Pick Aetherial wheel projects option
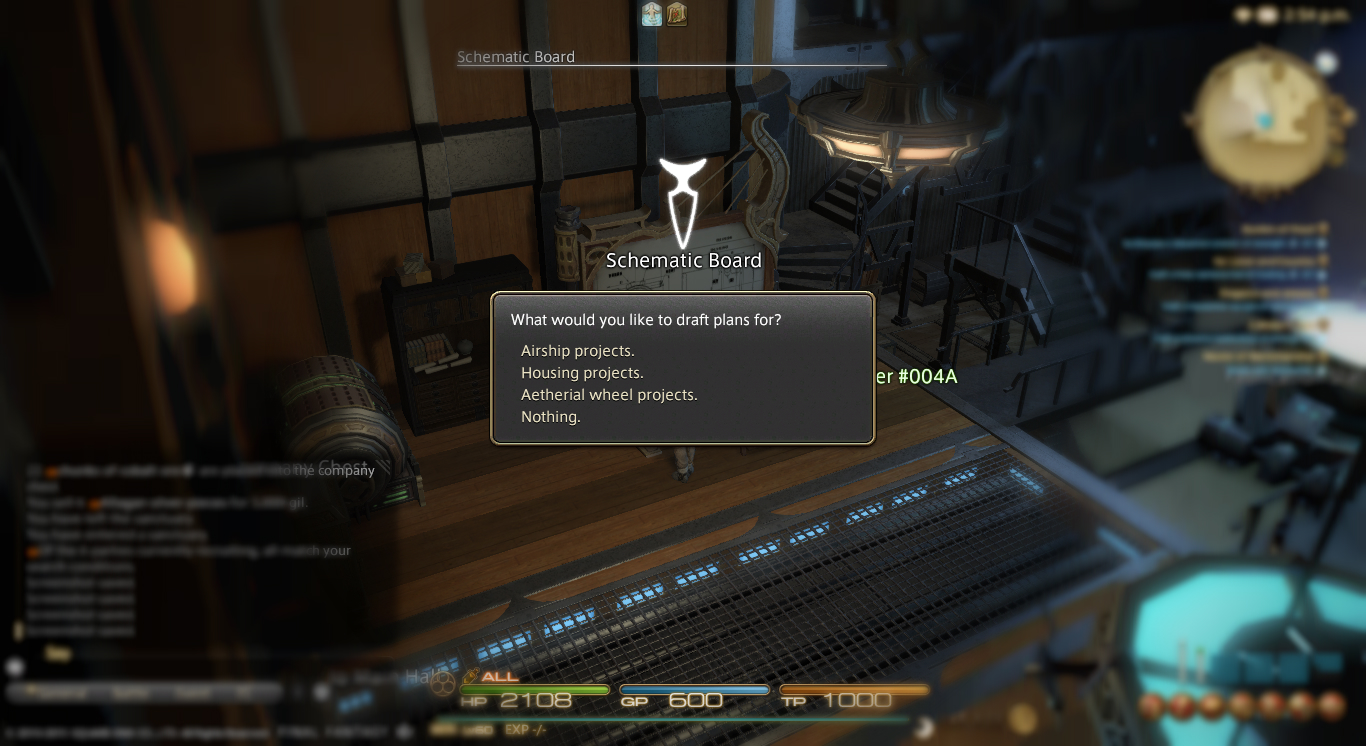This screenshot has height=746, width=1366. pyautogui.click(x=609, y=395)
